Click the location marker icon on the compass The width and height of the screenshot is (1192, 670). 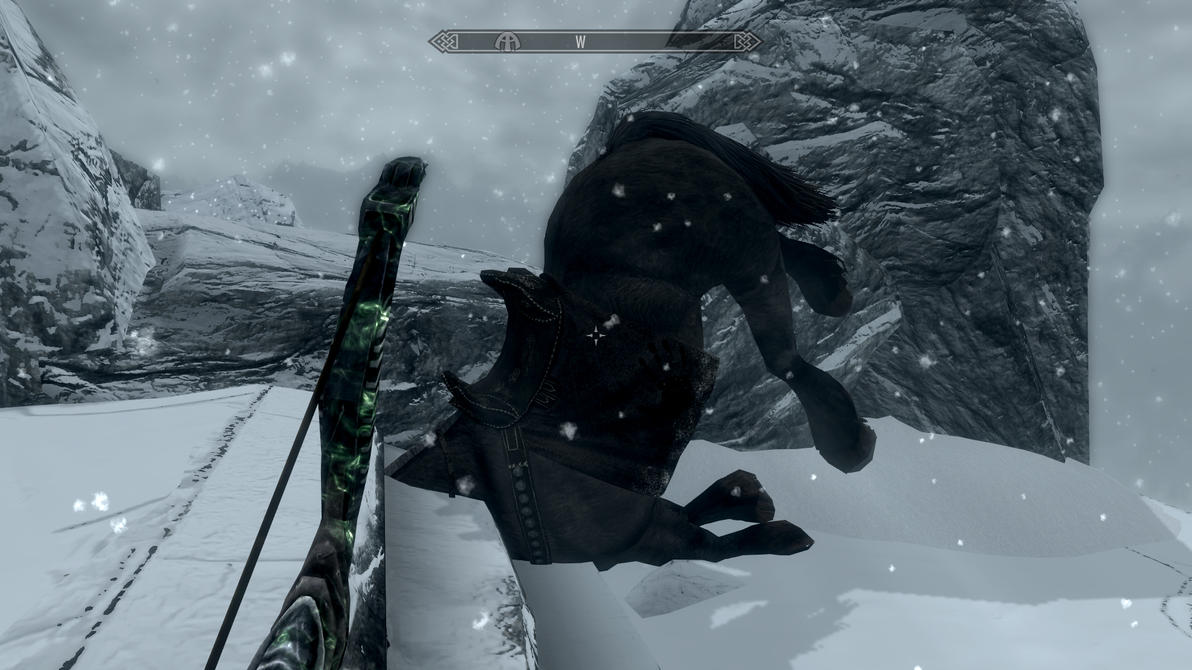[x=508, y=42]
